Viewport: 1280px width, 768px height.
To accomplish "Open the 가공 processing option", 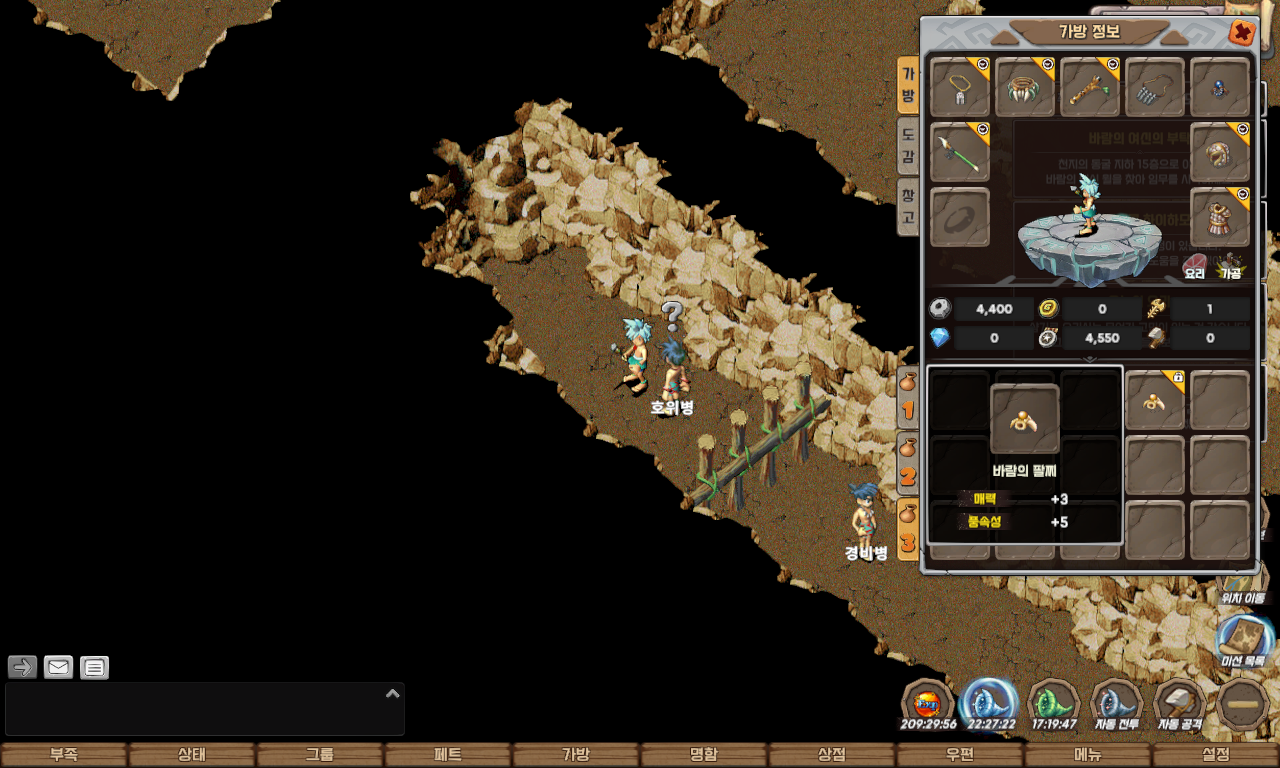I will [1230, 265].
